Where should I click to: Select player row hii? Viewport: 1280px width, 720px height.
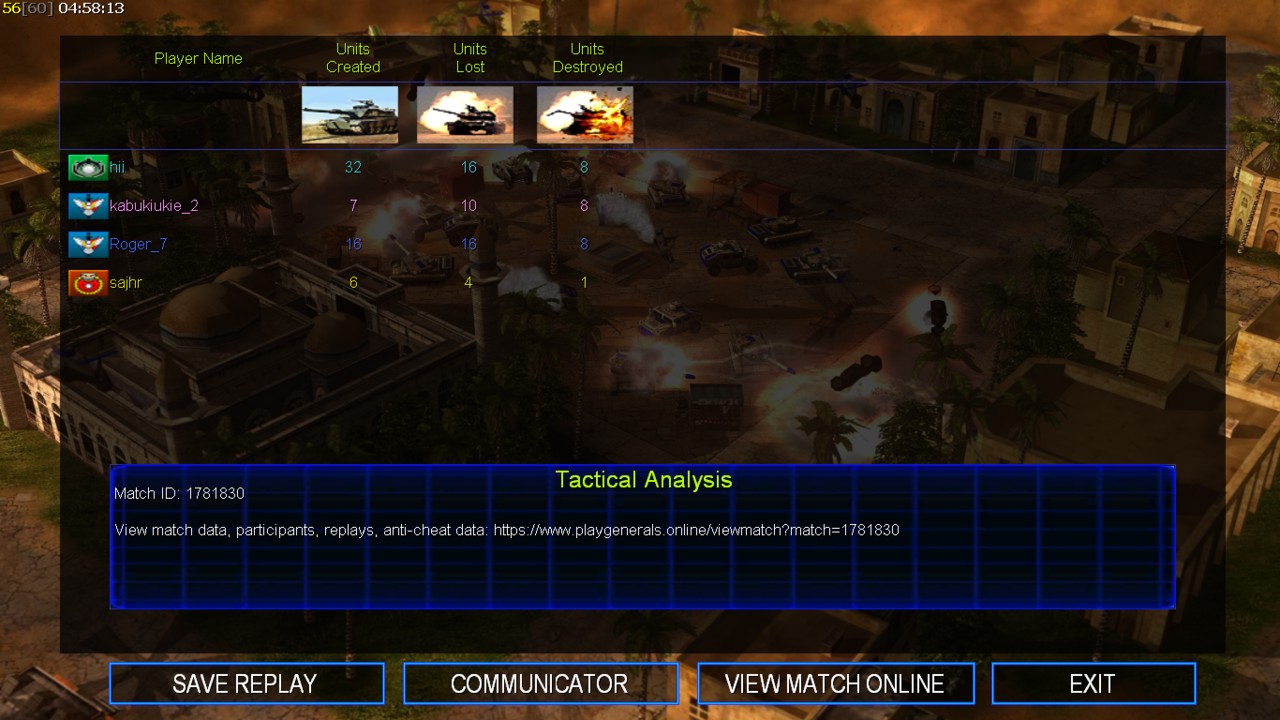117,168
